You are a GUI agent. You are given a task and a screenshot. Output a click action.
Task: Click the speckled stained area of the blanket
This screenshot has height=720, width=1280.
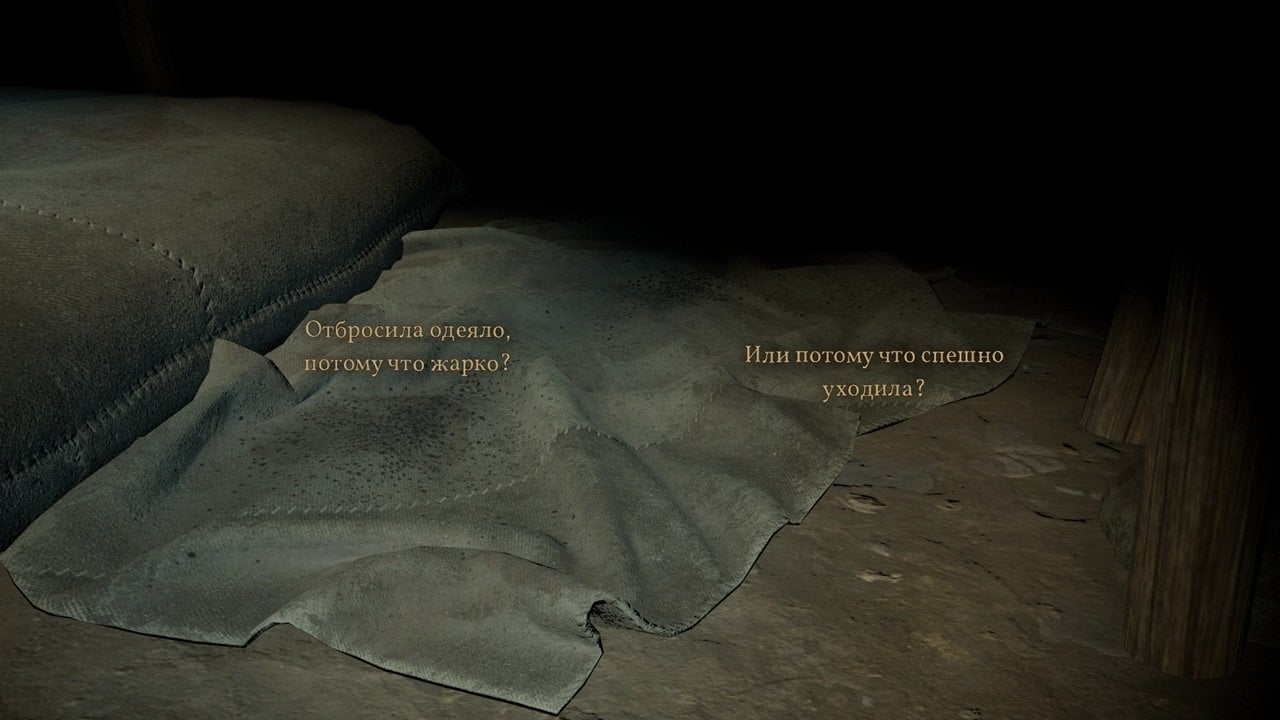(x=400, y=430)
